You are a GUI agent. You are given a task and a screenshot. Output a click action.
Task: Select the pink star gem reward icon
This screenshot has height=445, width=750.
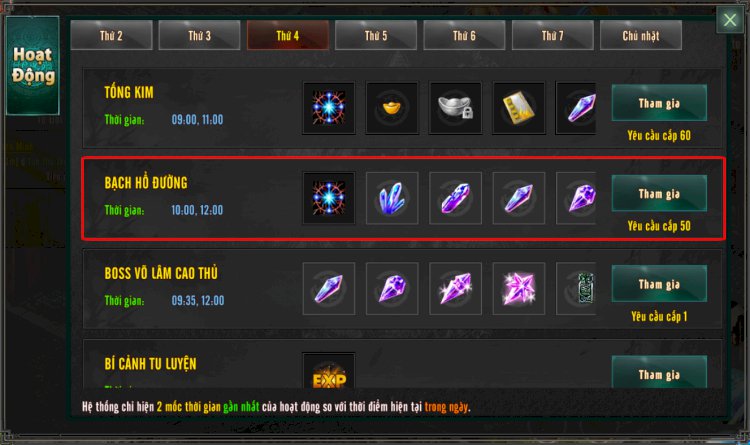pyautogui.click(x=519, y=289)
